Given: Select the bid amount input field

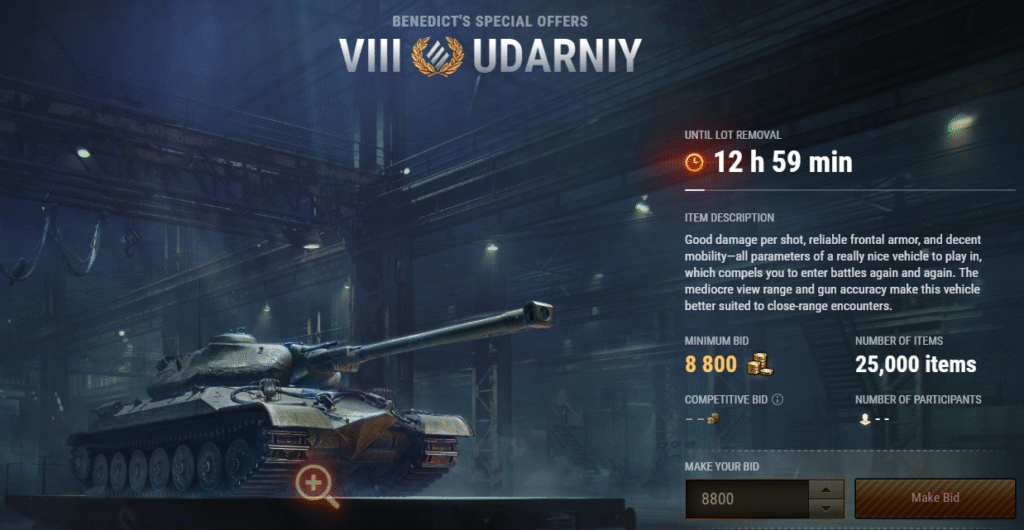Looking at the screenshot, I should [745, 498].
